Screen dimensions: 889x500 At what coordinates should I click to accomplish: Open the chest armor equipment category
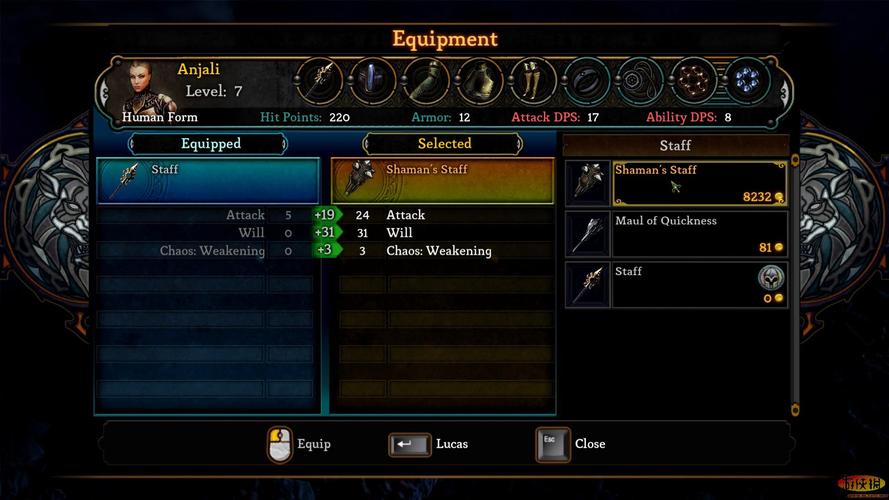point(480,81)
